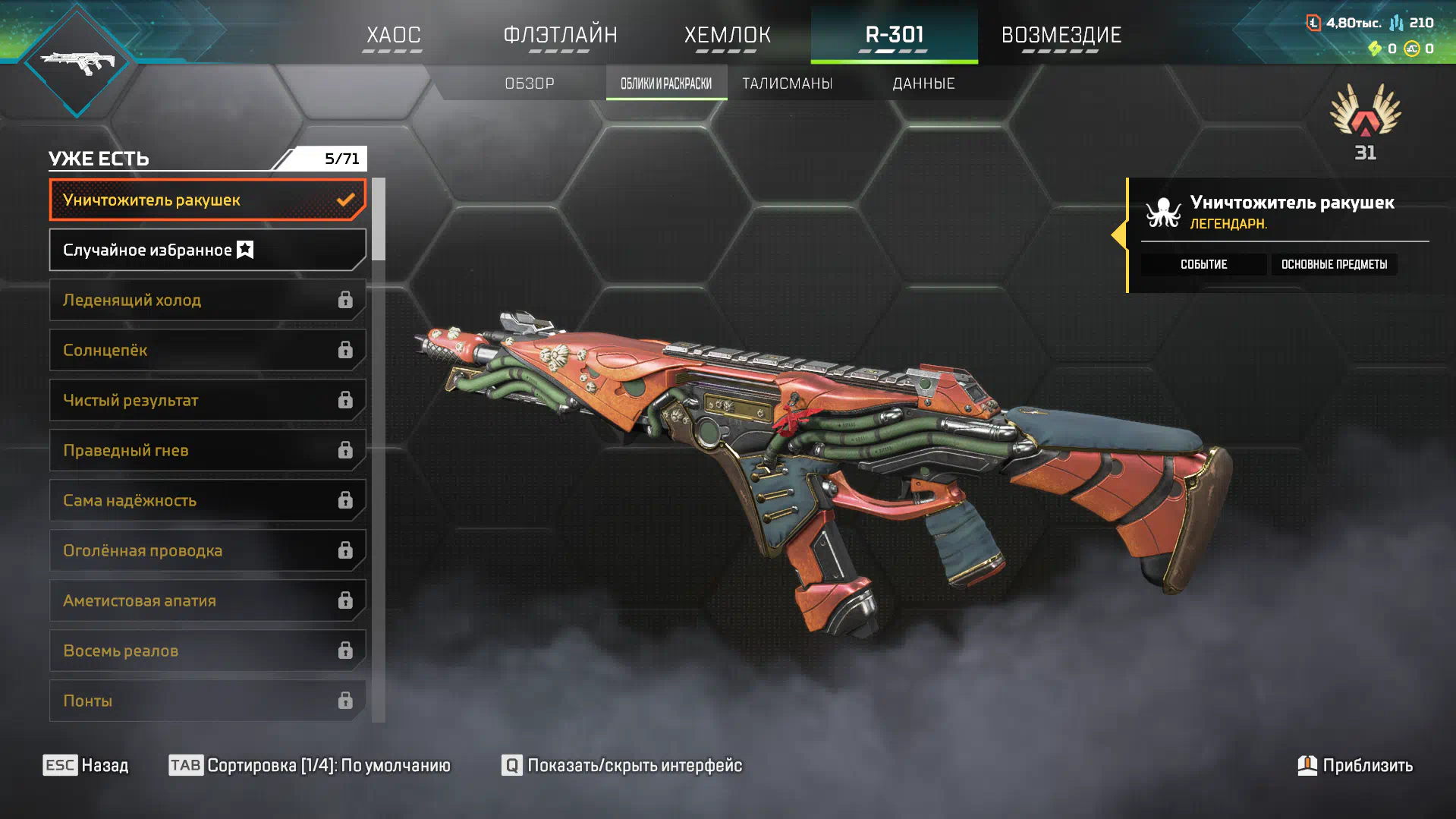Image resolution: width=1456 pixels, height=819 pixels.
Task: Select the Понты skin row
Action: click(207, 701)
